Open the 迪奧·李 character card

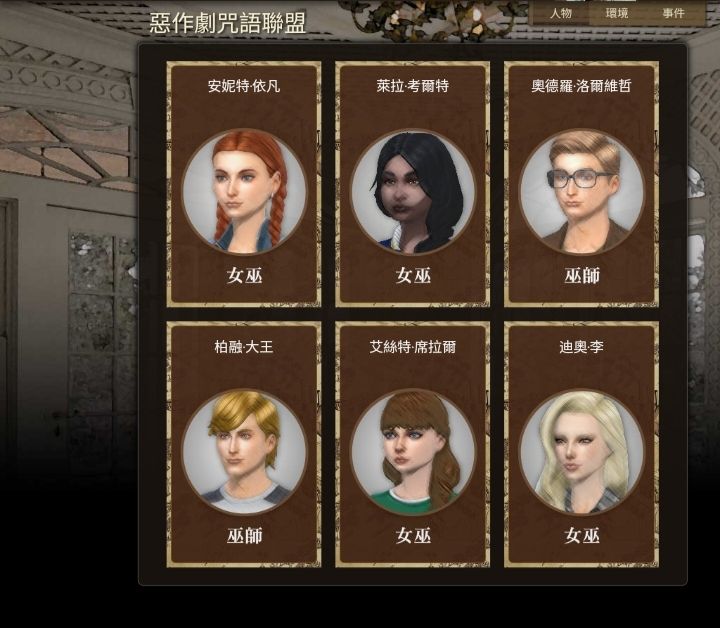[x=581, y=445]
